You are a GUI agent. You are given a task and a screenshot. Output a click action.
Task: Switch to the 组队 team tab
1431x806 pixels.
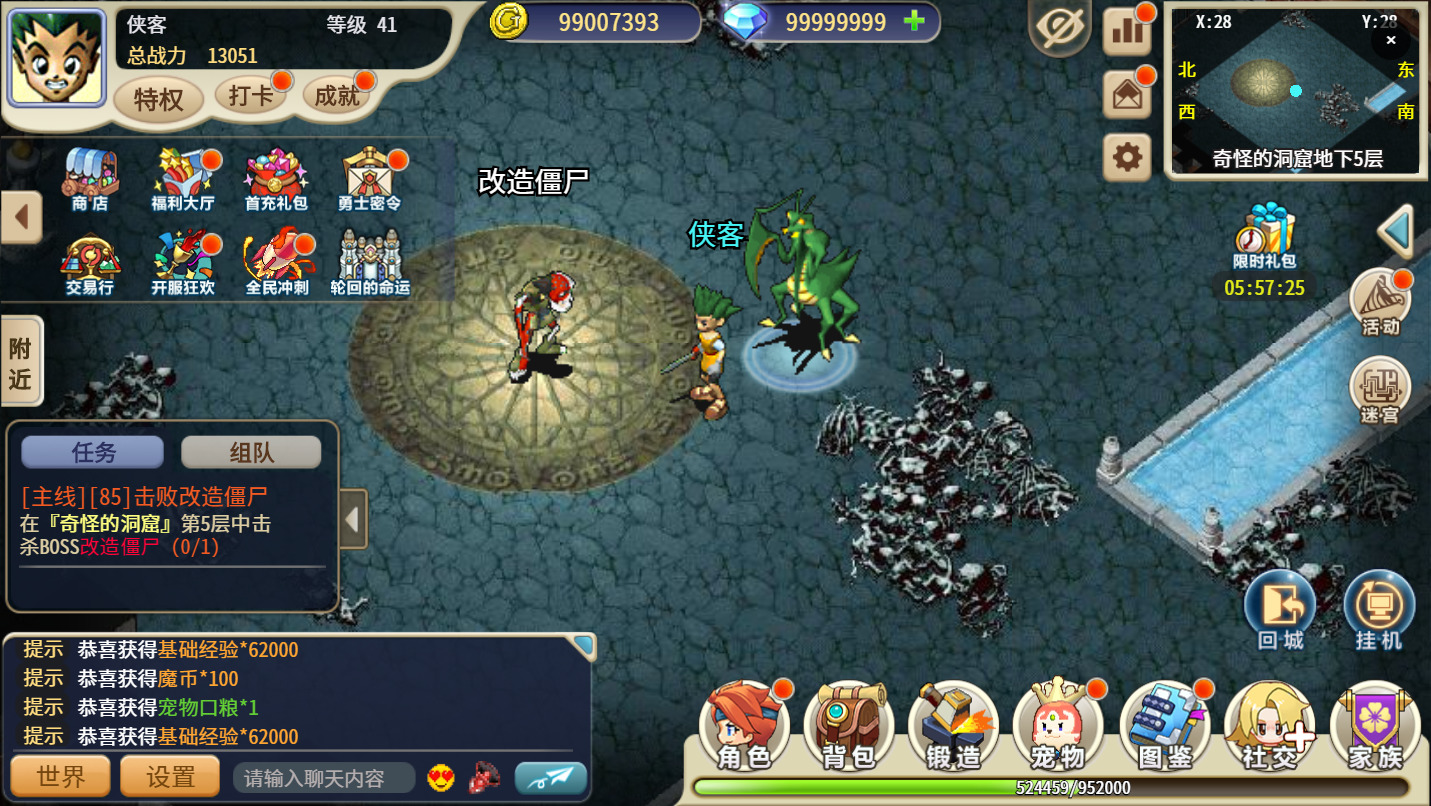pyautogui.click(x=252, y=452)
